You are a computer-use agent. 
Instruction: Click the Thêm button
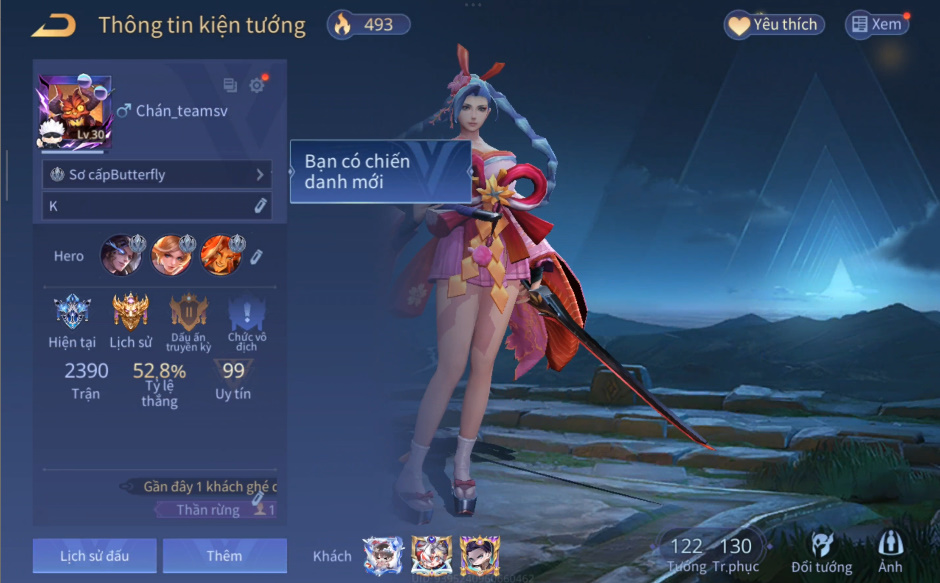point(224,555)
